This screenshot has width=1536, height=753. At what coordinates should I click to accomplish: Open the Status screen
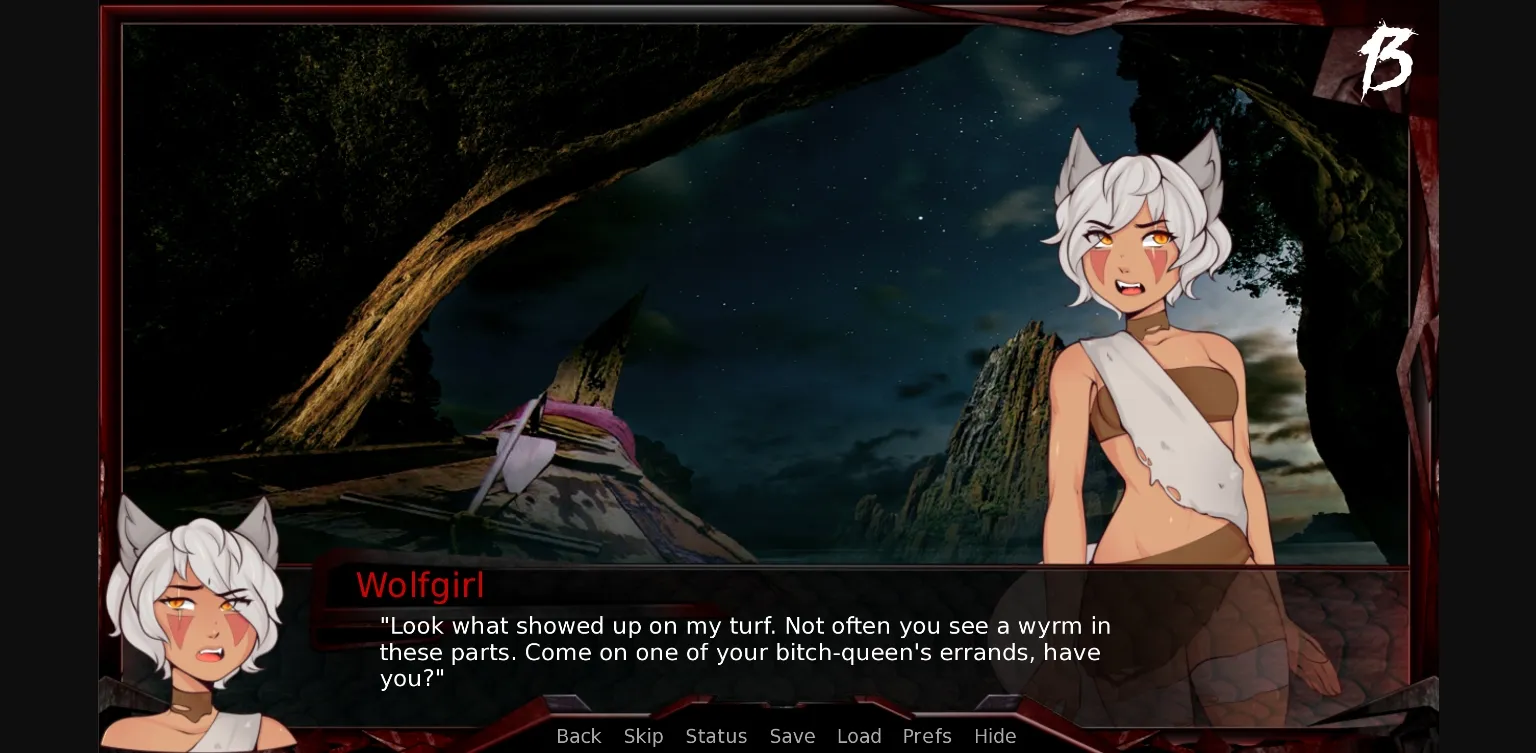(x=716, y=736)
